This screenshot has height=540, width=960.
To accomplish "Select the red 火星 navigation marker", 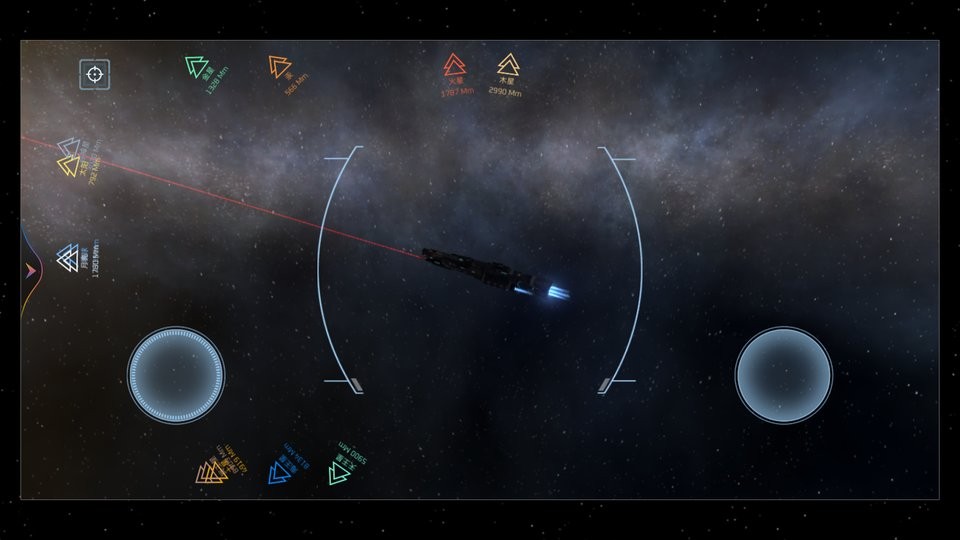I will [x=454, y=66].
